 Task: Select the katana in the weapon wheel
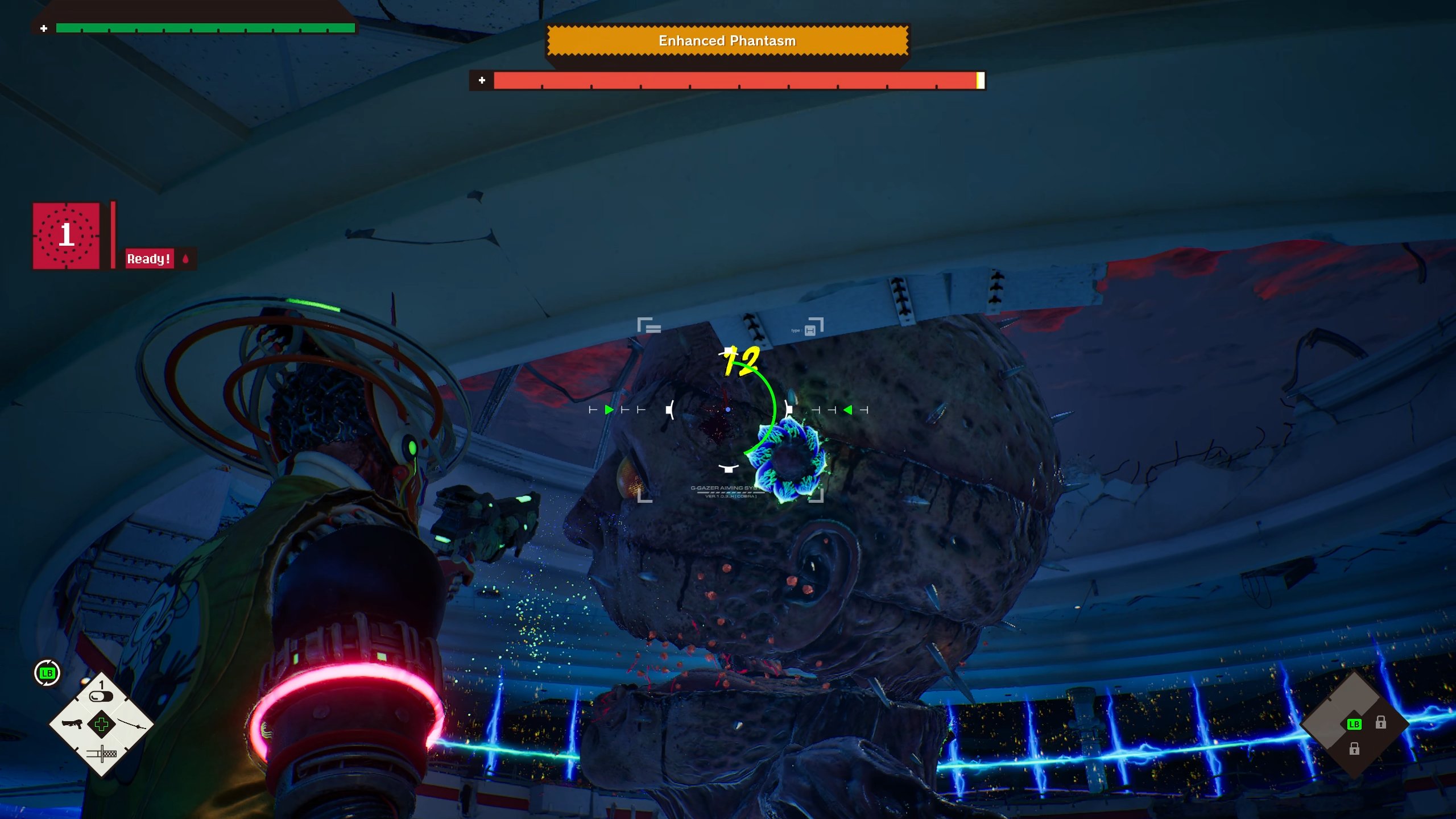click(x=135, y=724)
